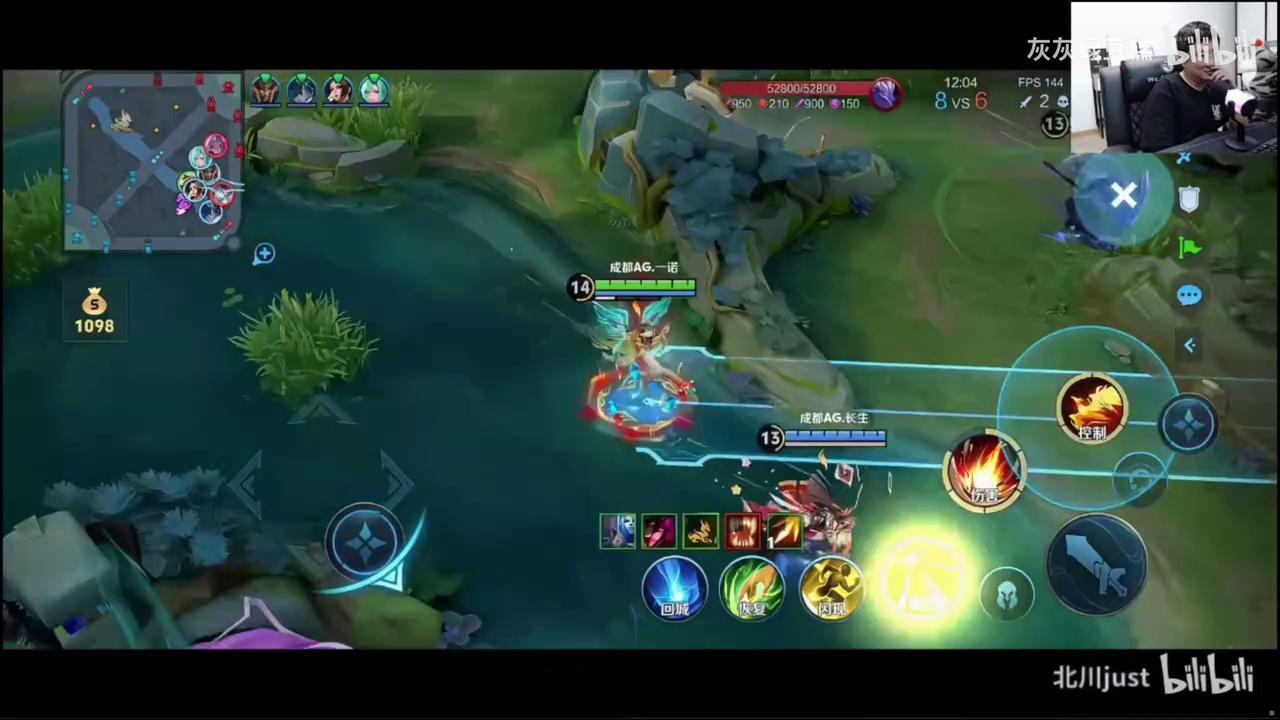Activate the 控制 flame skill

[1092, 408]
